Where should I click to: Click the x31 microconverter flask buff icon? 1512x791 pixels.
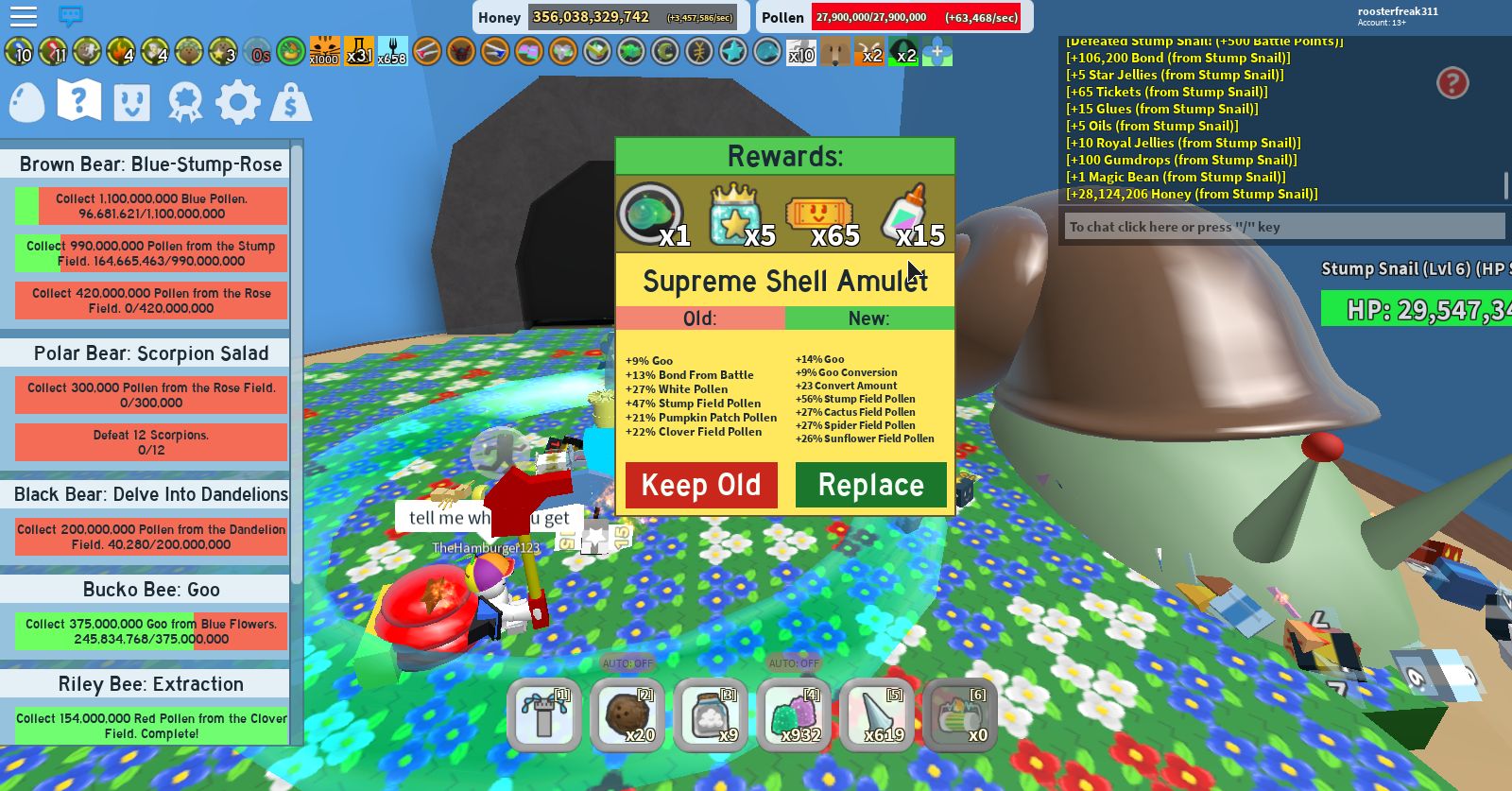tap(359, 54)
